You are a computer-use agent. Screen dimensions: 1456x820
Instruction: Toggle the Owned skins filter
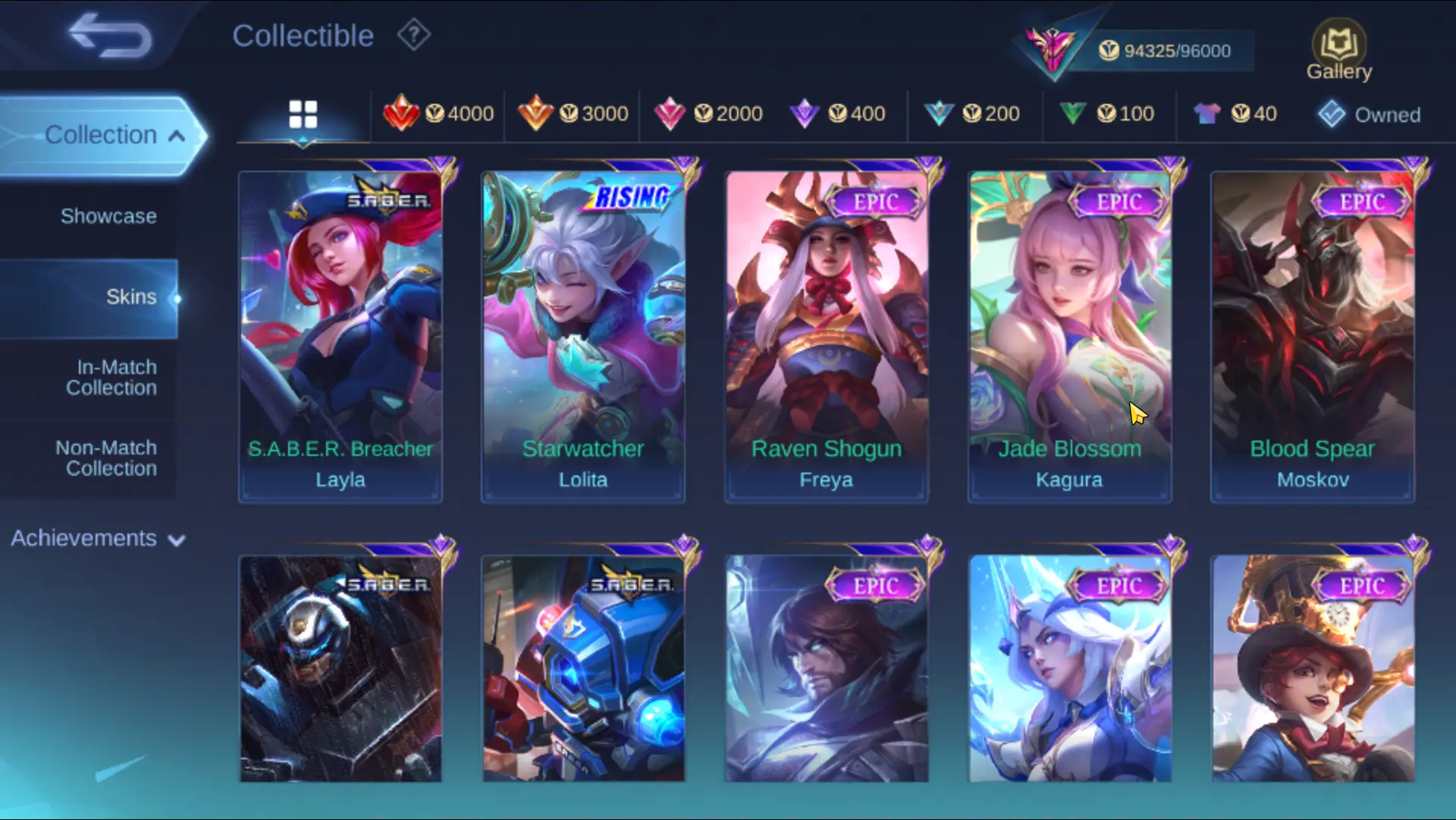pyautogui.click(x=1369, y=115)
